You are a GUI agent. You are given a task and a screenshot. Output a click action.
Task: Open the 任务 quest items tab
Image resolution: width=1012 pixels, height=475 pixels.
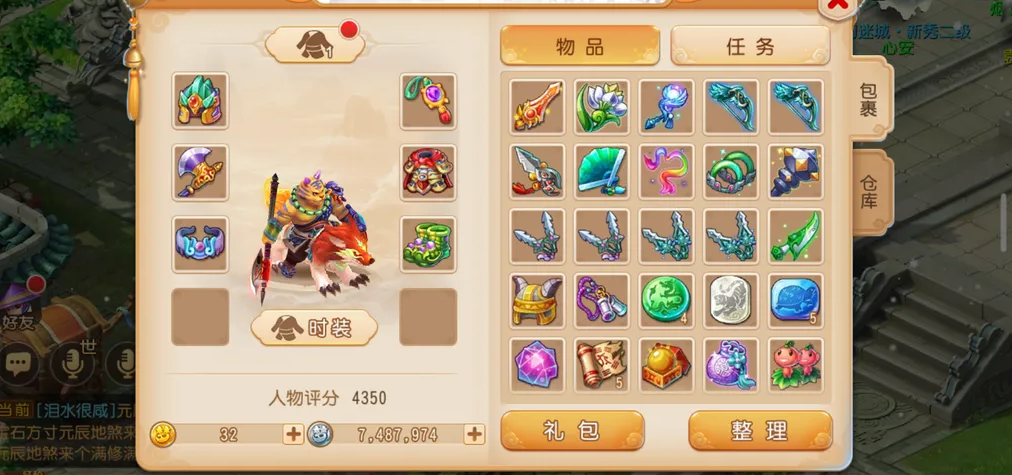pyautogui.click(x=750, y=46)
